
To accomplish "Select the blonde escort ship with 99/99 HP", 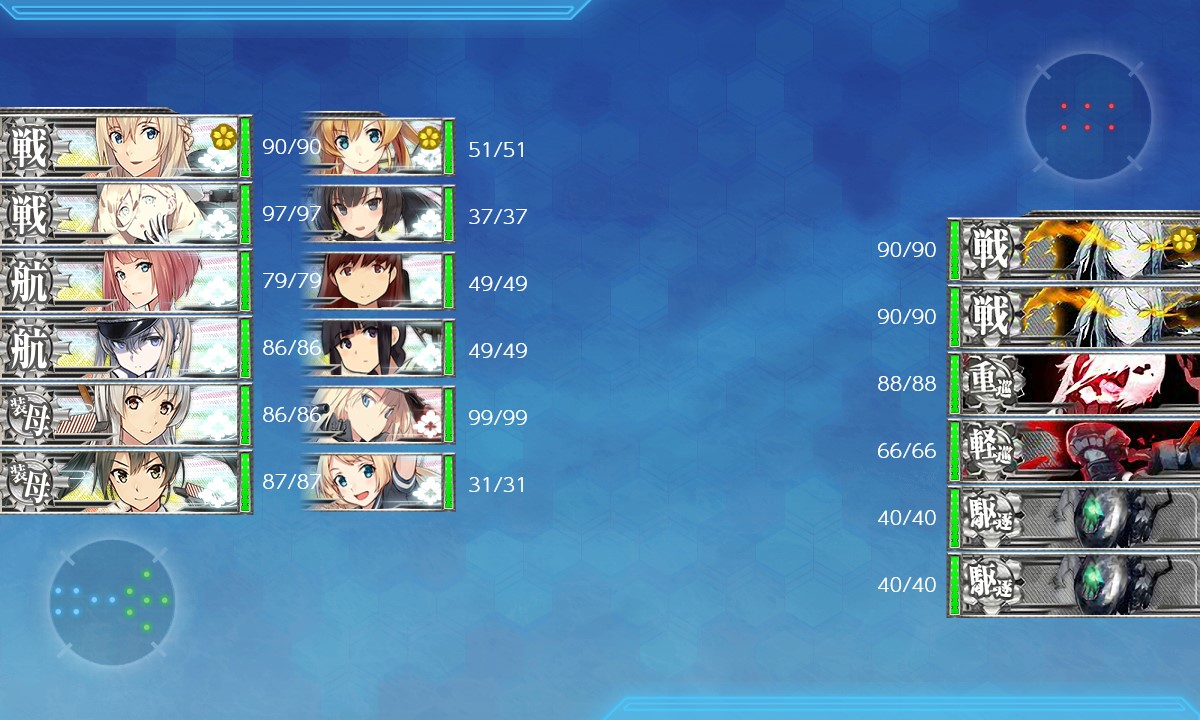I will point(378,415).
